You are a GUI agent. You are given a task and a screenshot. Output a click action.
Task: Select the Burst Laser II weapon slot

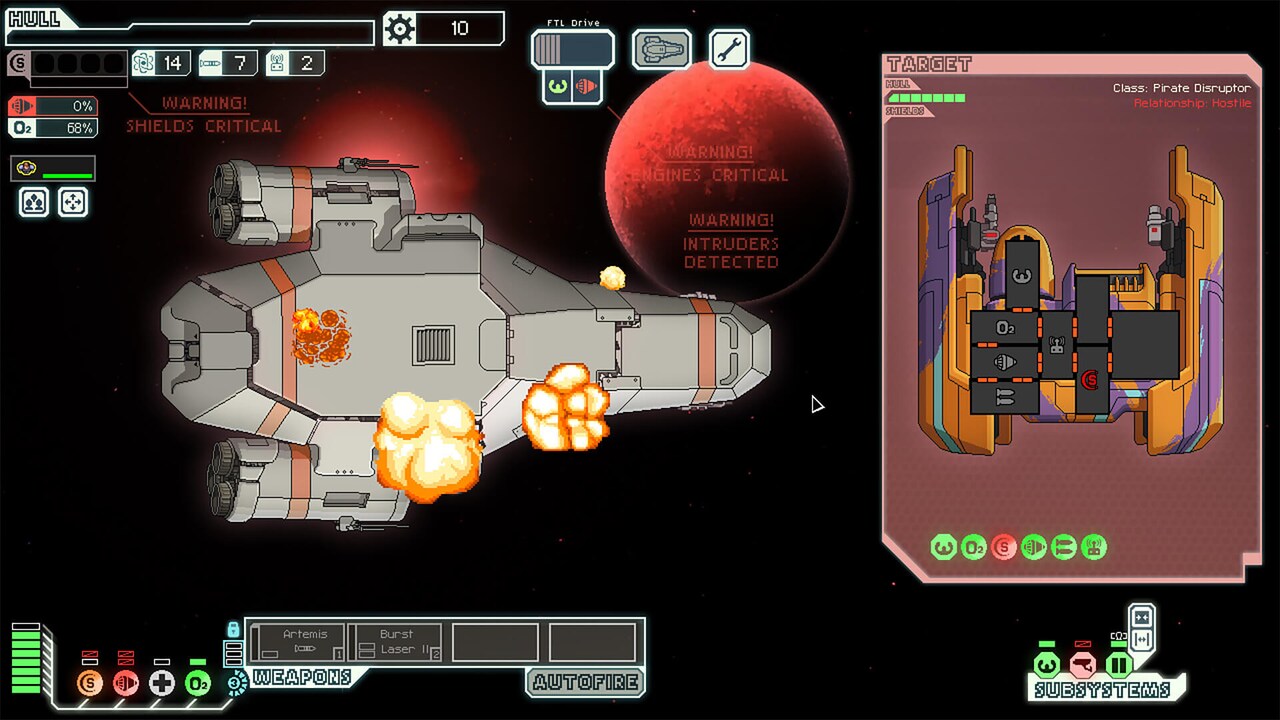397,640
